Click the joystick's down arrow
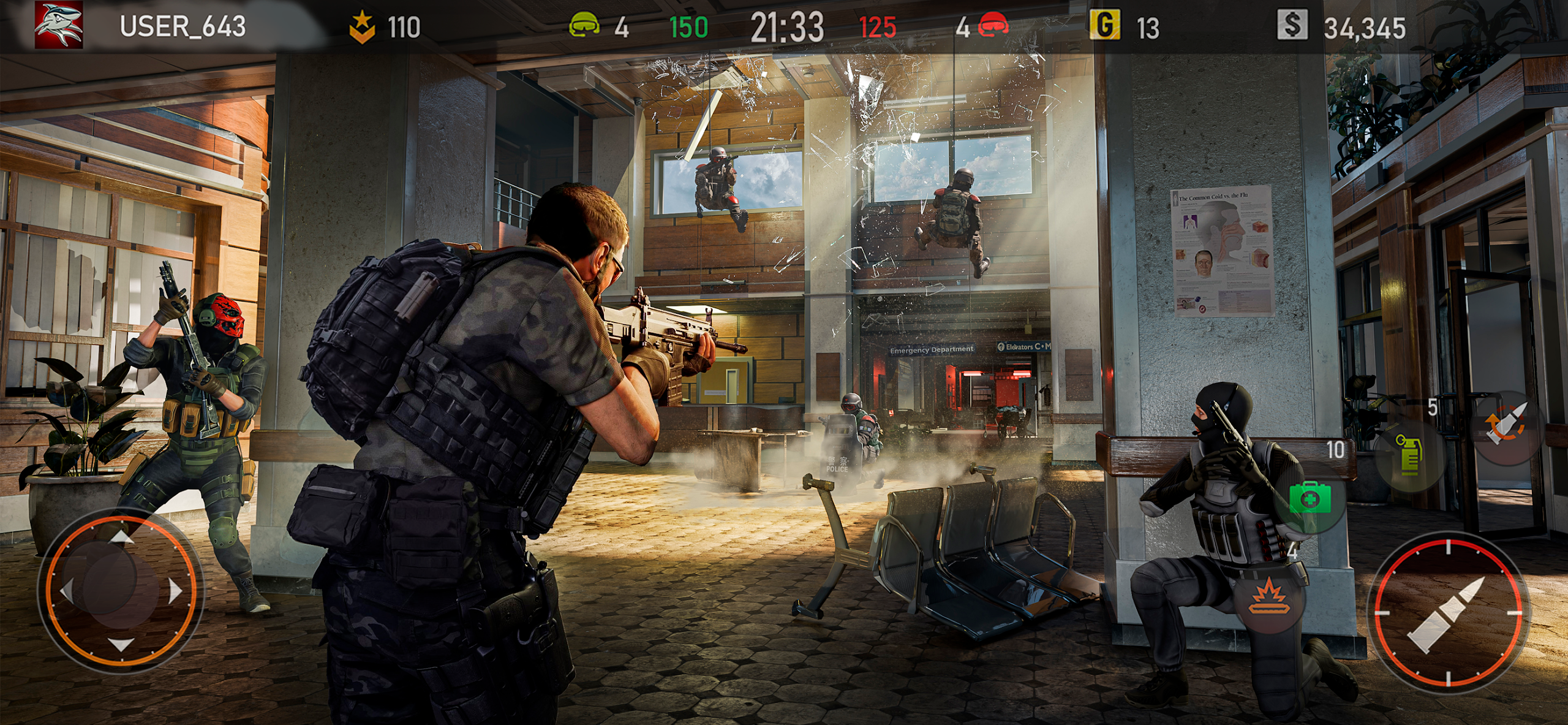1568x725 pixels. 121,643
